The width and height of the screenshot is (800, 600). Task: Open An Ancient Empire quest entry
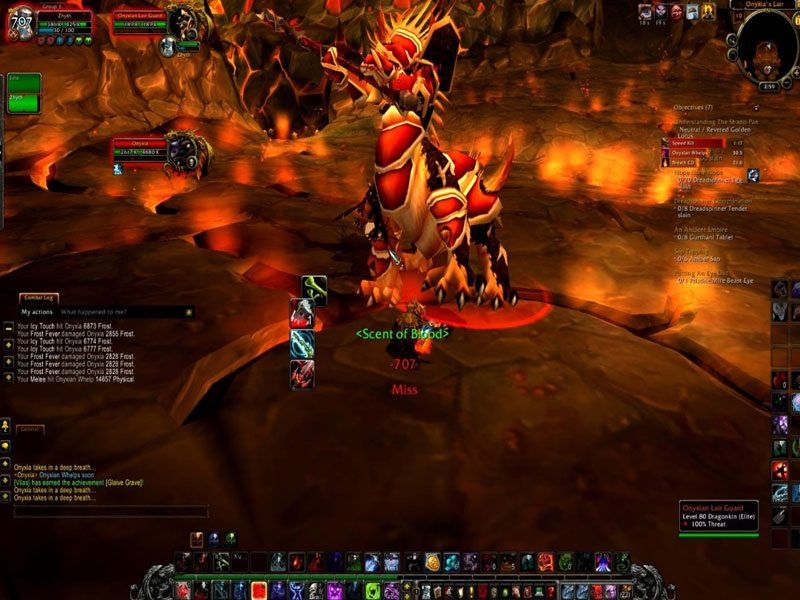(x=701, y=228)
